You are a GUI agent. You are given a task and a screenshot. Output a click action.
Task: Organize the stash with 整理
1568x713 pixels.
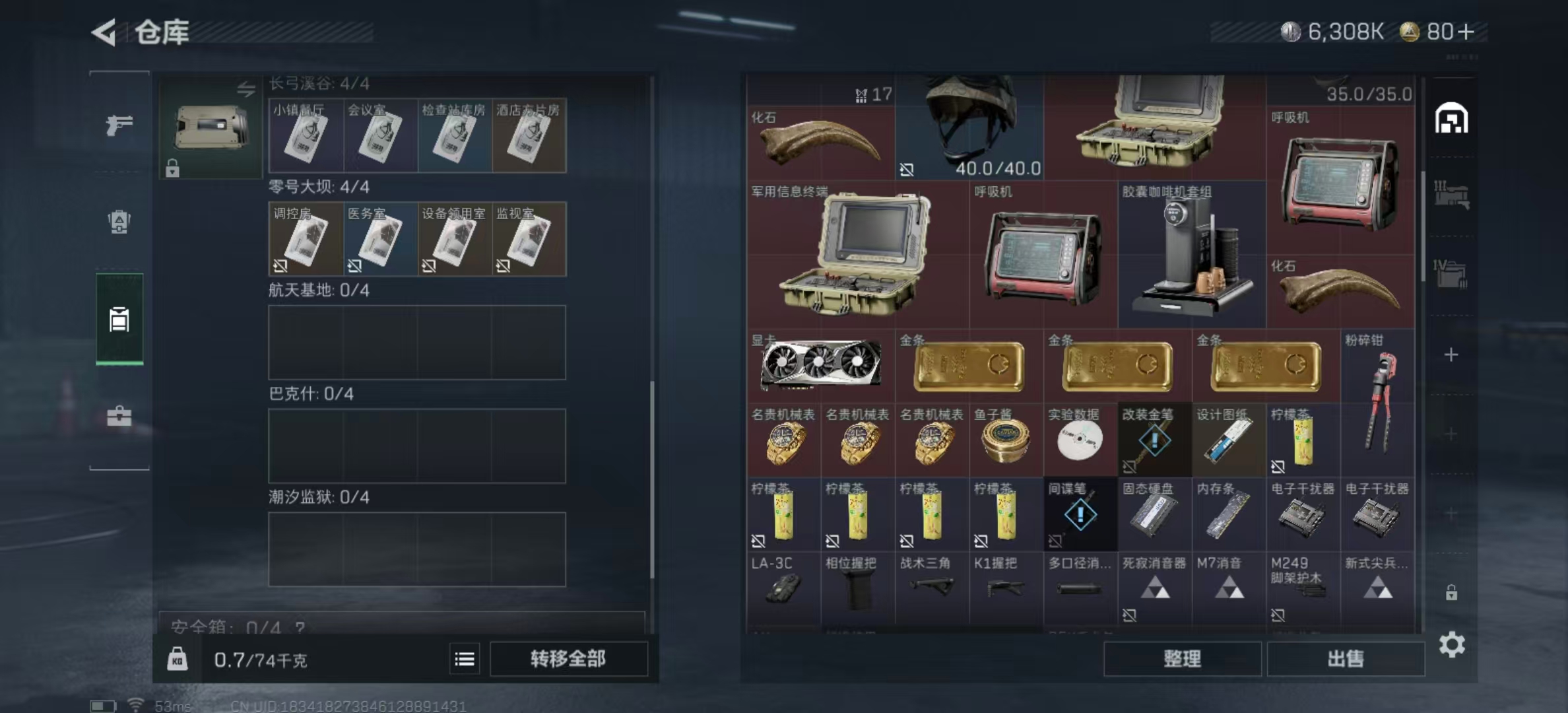click(x=1182, y=658)
